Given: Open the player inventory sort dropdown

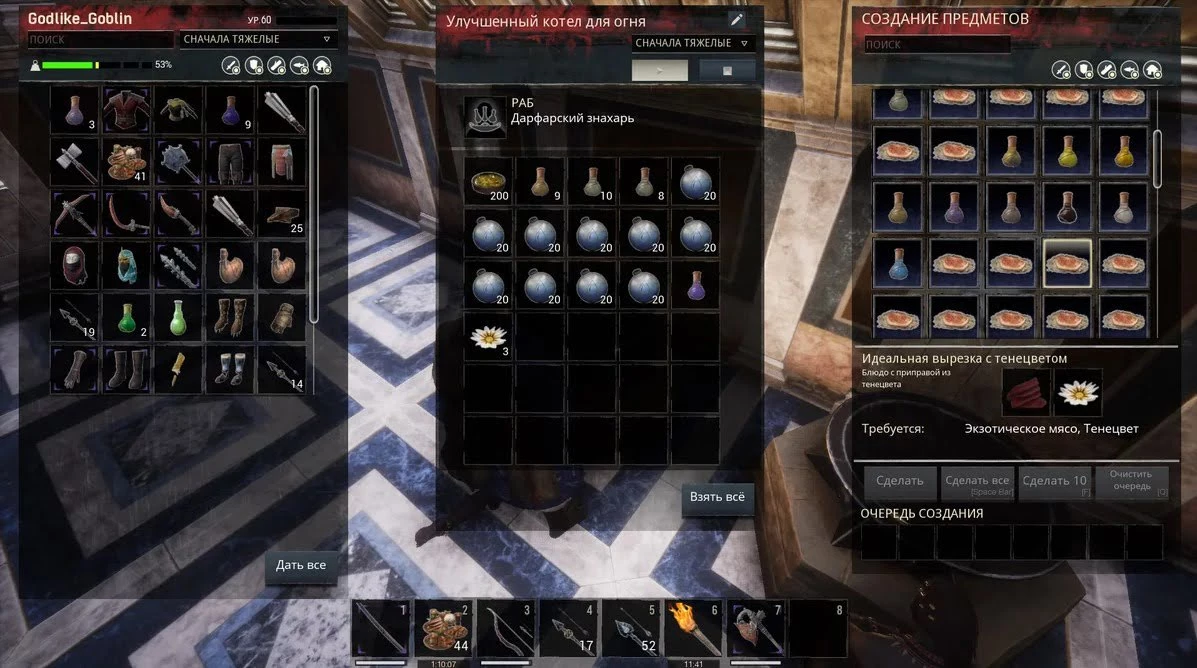Looking at the screenshot, I should pos(258,39).
